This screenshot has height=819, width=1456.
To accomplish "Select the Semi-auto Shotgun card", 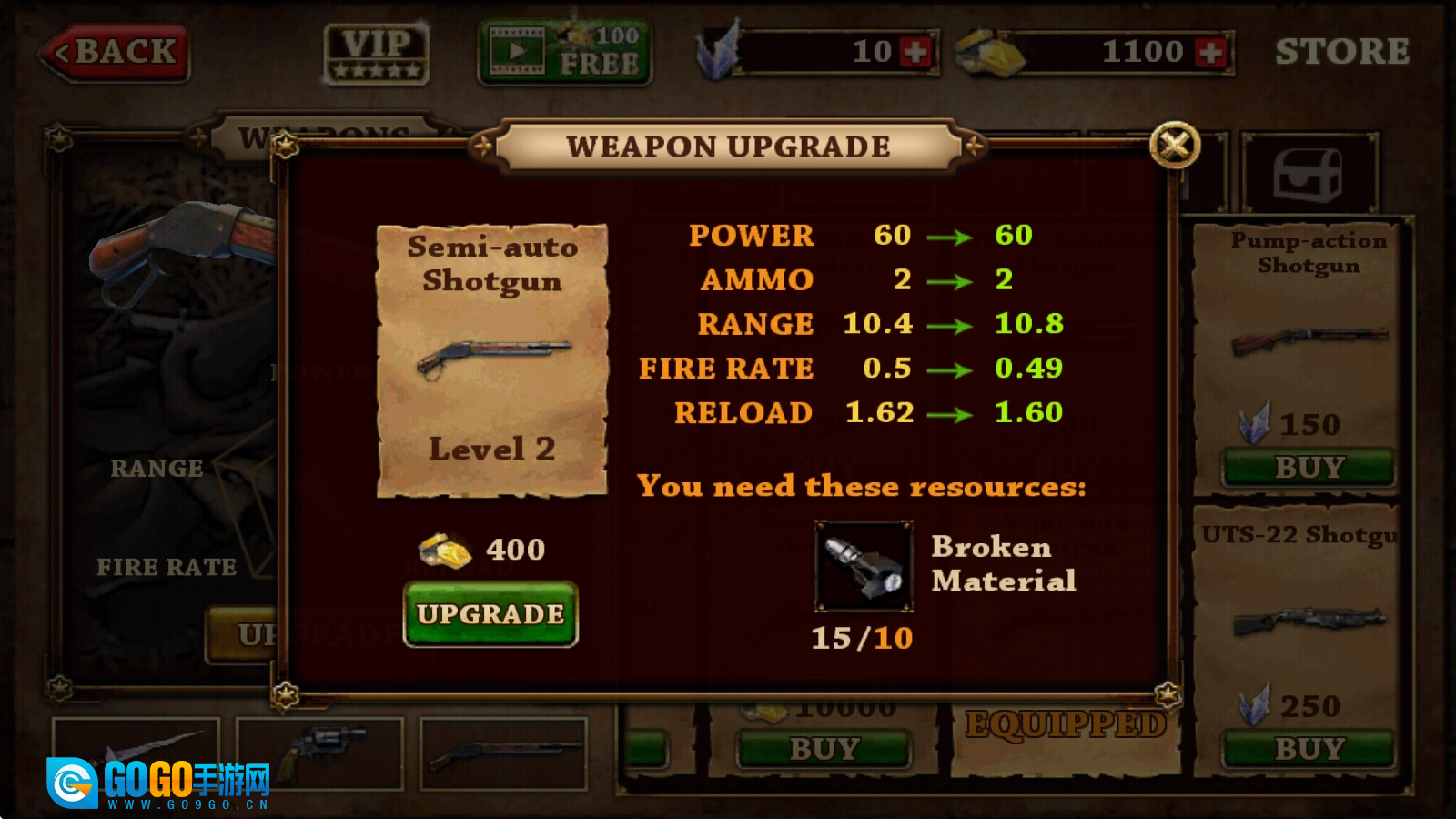I will (x=492, y=360).
